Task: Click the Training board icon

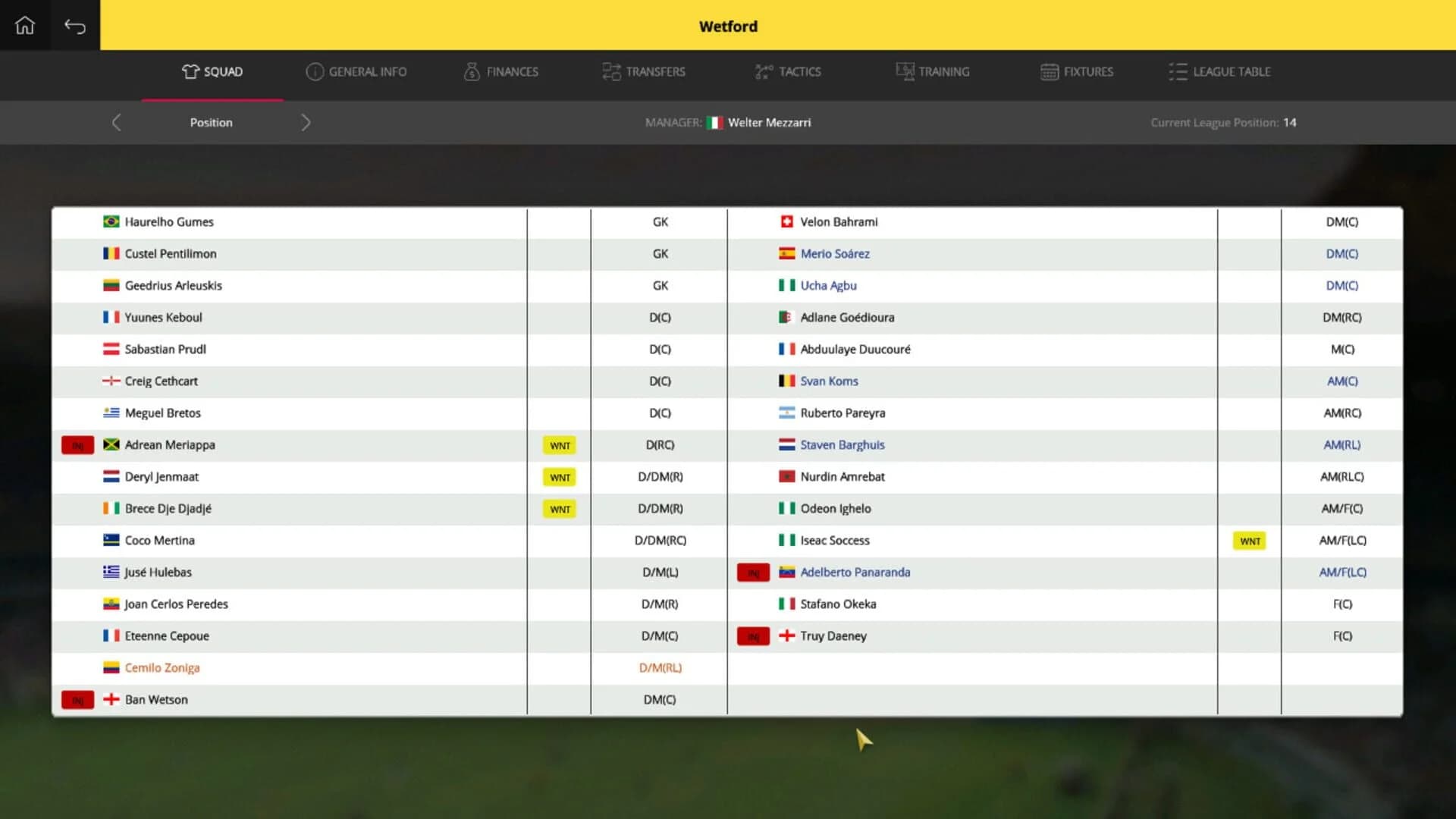Action: pos(904,71)
